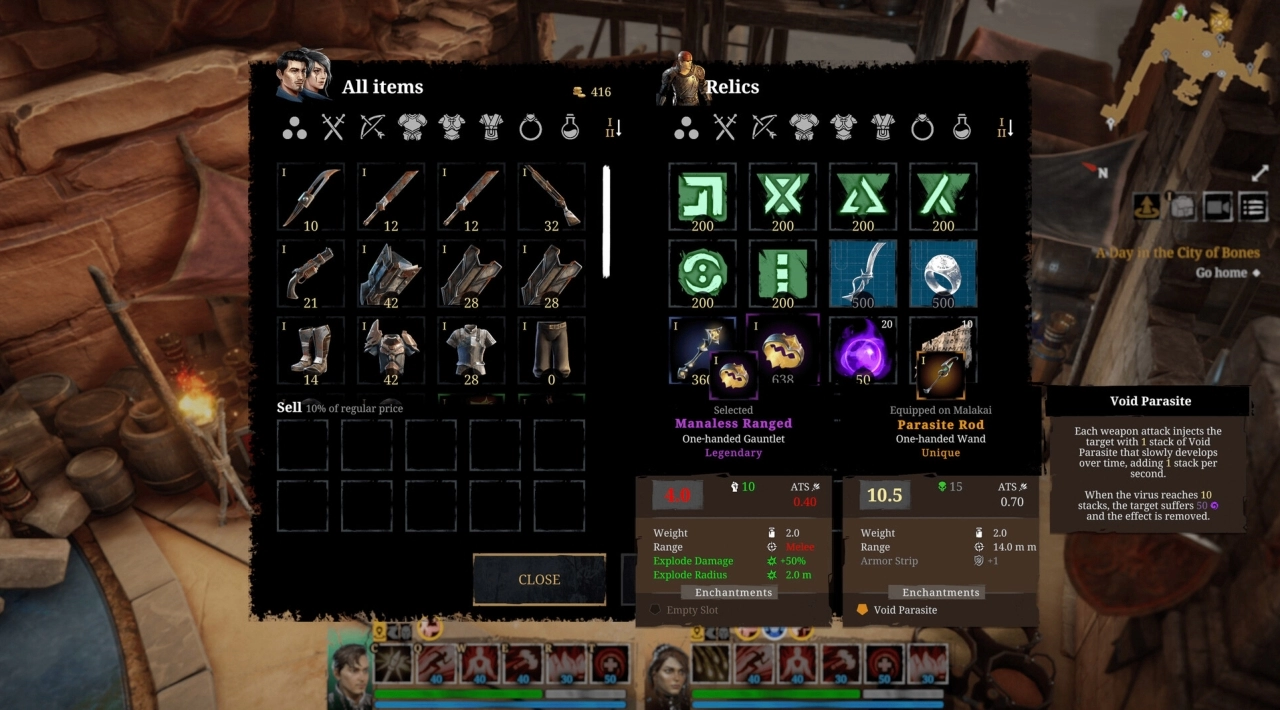Choose the boots priced 14

click(311, 351)
